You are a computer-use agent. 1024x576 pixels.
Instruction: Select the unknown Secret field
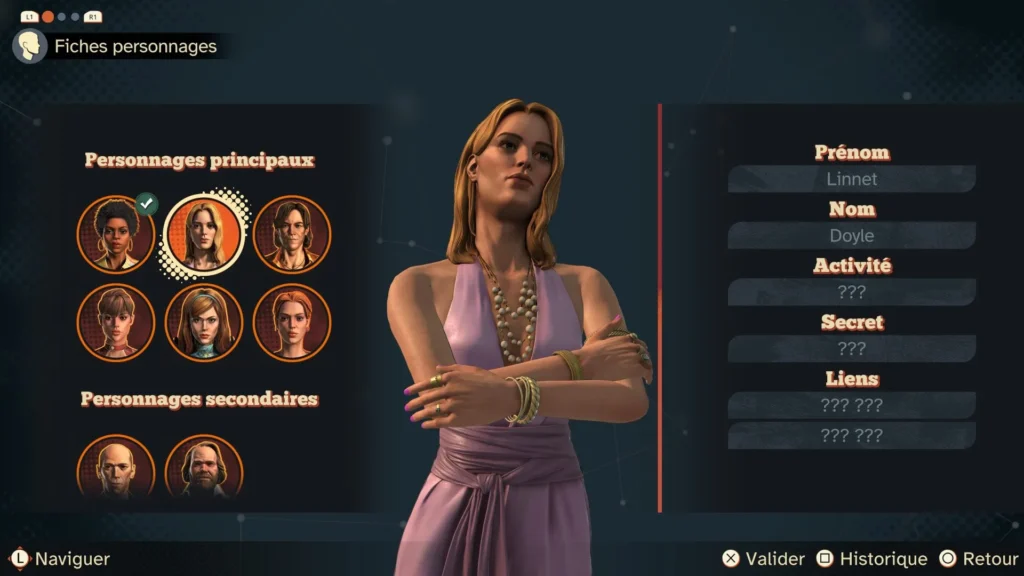click(x=851, y=349)
